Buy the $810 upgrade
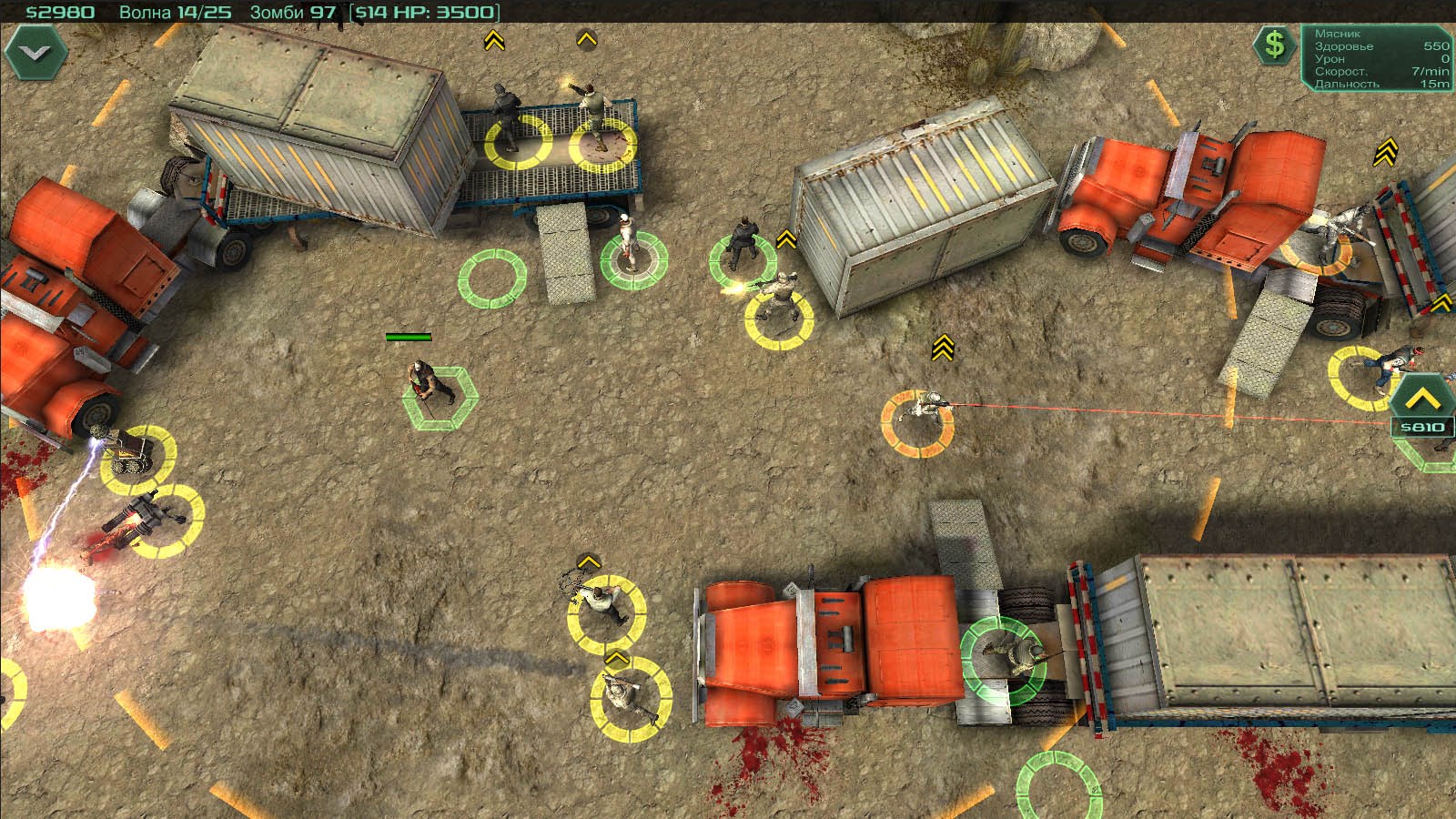The image size is (1456, 819). pos(1421,406)
